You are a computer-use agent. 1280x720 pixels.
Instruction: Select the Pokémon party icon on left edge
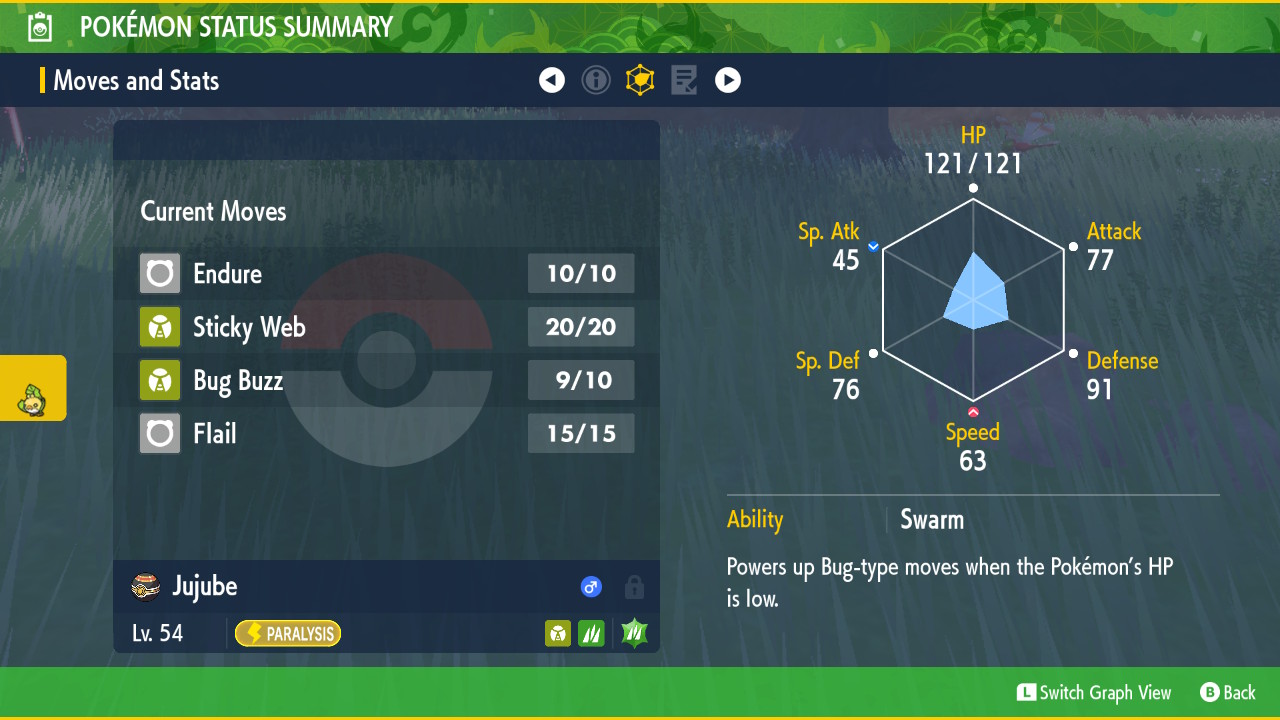click(x=33, y=388)
